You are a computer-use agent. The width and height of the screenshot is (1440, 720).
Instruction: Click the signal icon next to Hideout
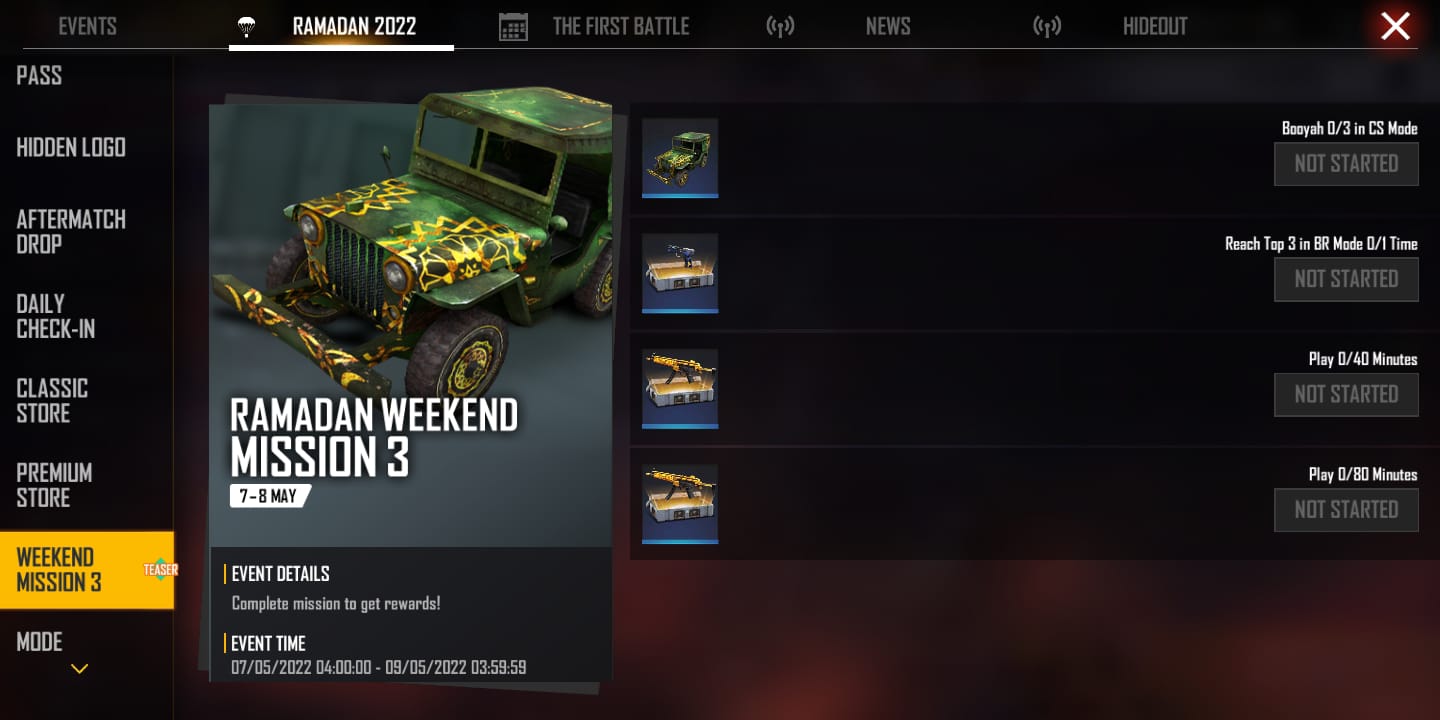point(1047,26)
